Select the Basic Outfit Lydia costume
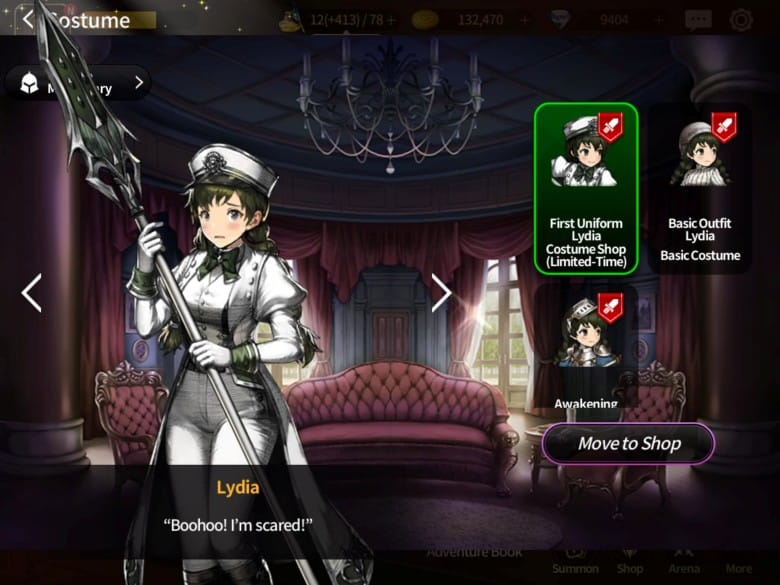This screenshot has height=585, width=780. pos(704,187)
